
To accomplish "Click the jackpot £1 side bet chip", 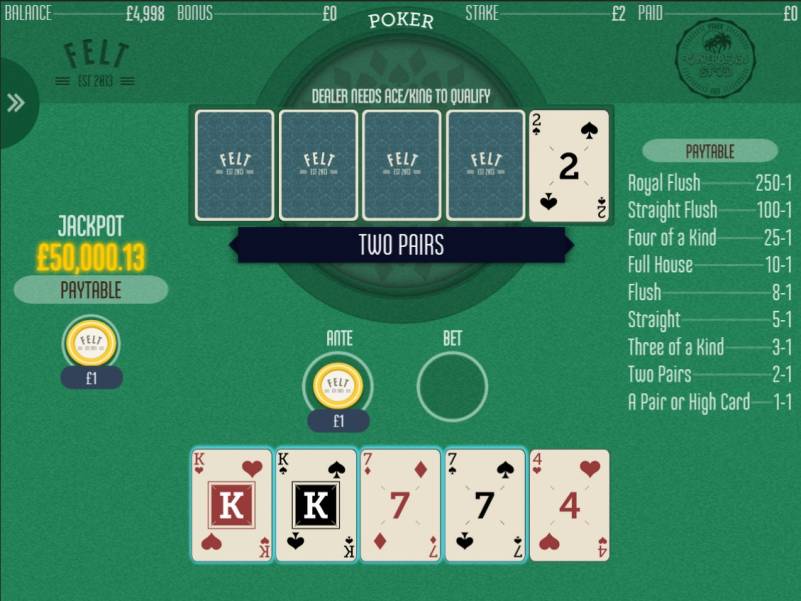I will click(x=91, y=345).
